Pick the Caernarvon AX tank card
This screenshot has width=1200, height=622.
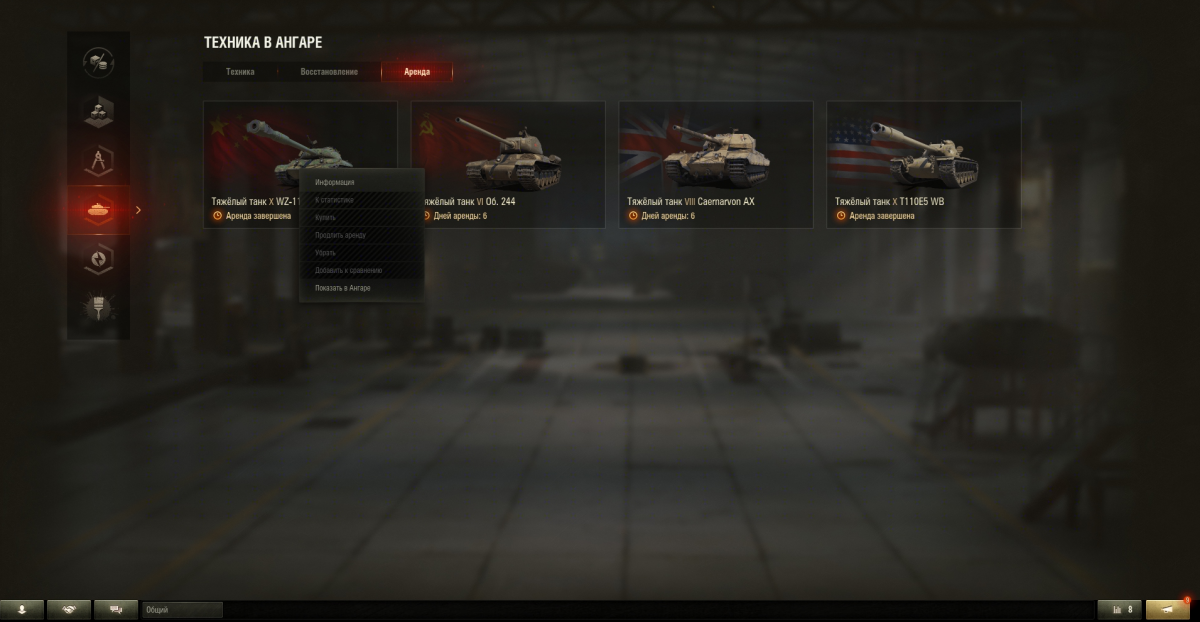click(x=715, y=163)
